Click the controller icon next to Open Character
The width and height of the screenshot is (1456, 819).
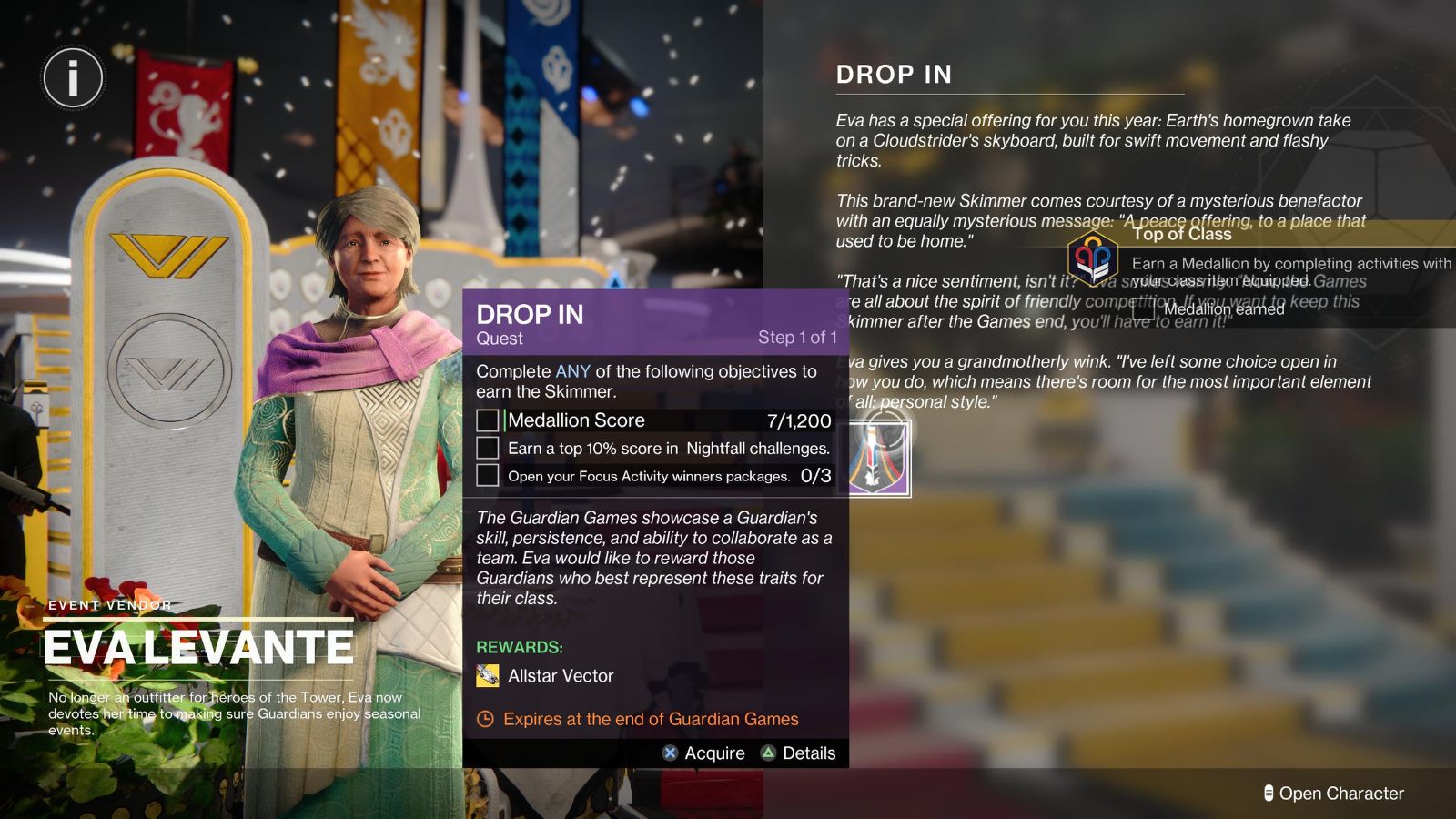pos(1269,793)
